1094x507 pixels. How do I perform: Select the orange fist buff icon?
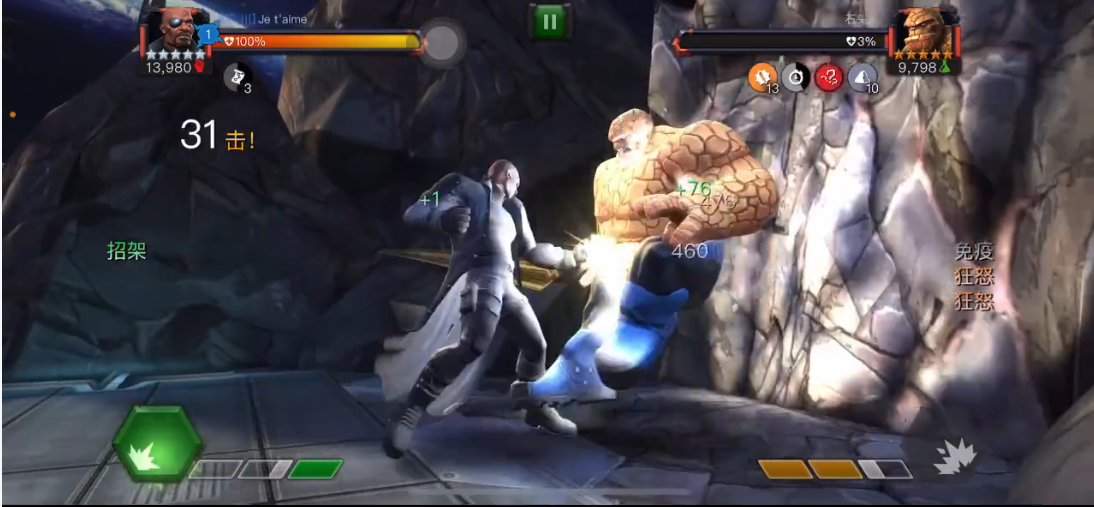pos(764,77)
